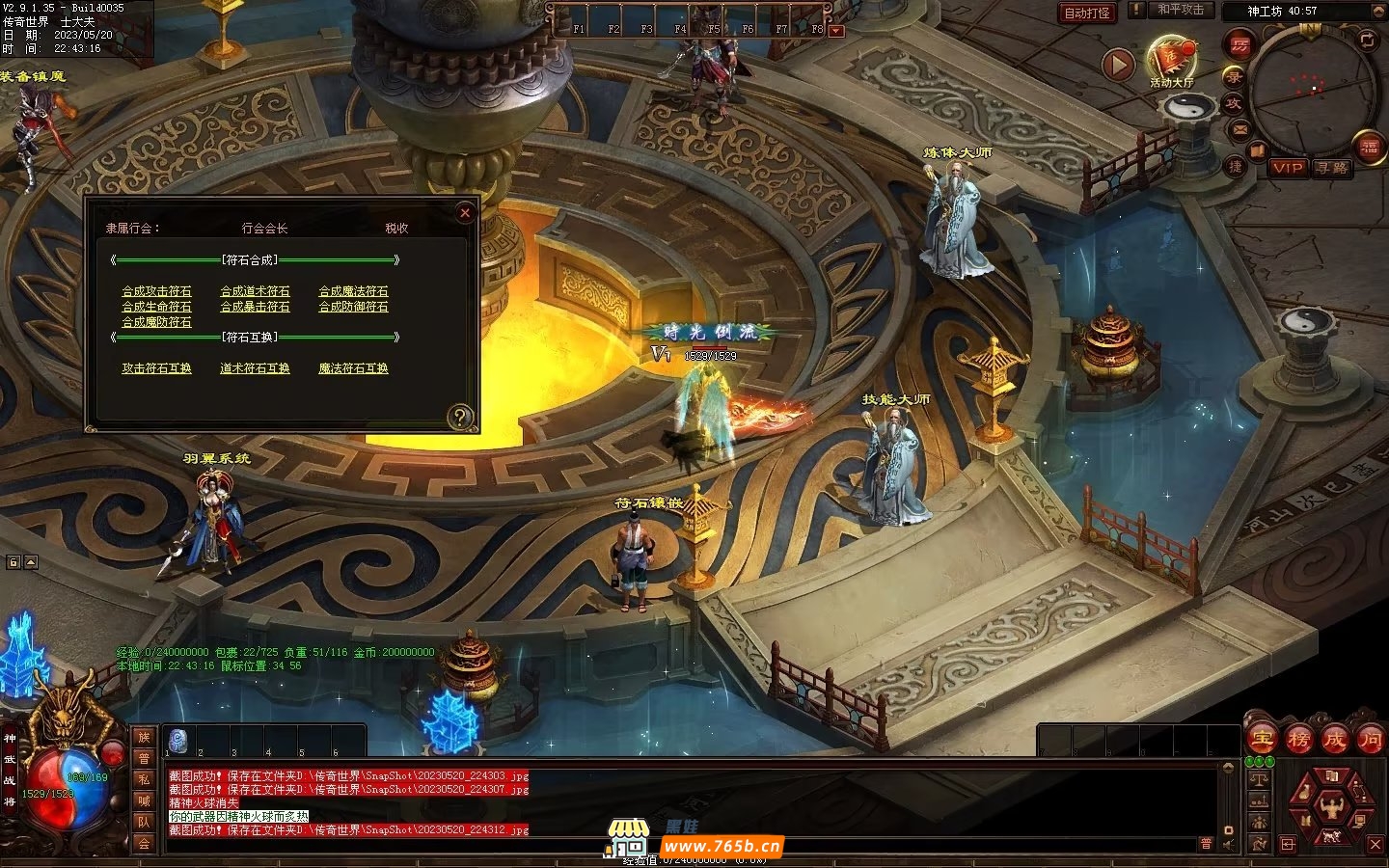This screenshot has width=1389, height=868.
Task: Select the 合成道术符石 option
Action: [255, 291]
